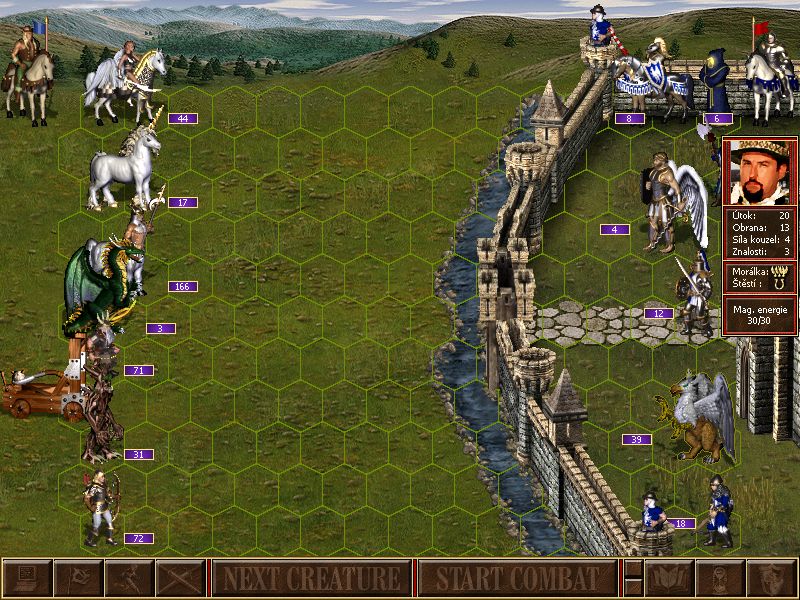Click the Next Creature button
Viewport: 800px width, 600px height.
(311, 578)
